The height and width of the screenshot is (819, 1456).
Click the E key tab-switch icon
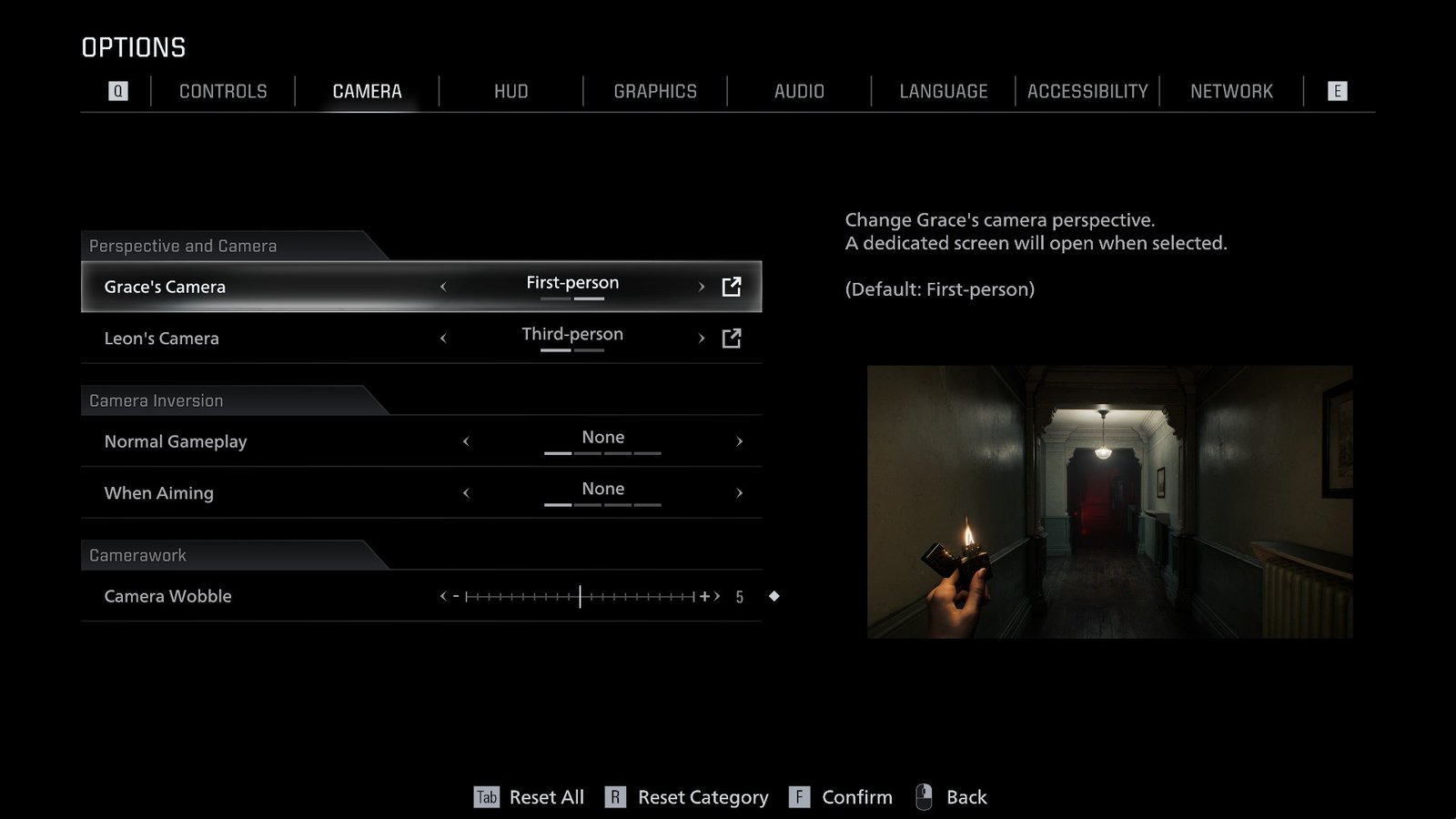point(1337,90)
